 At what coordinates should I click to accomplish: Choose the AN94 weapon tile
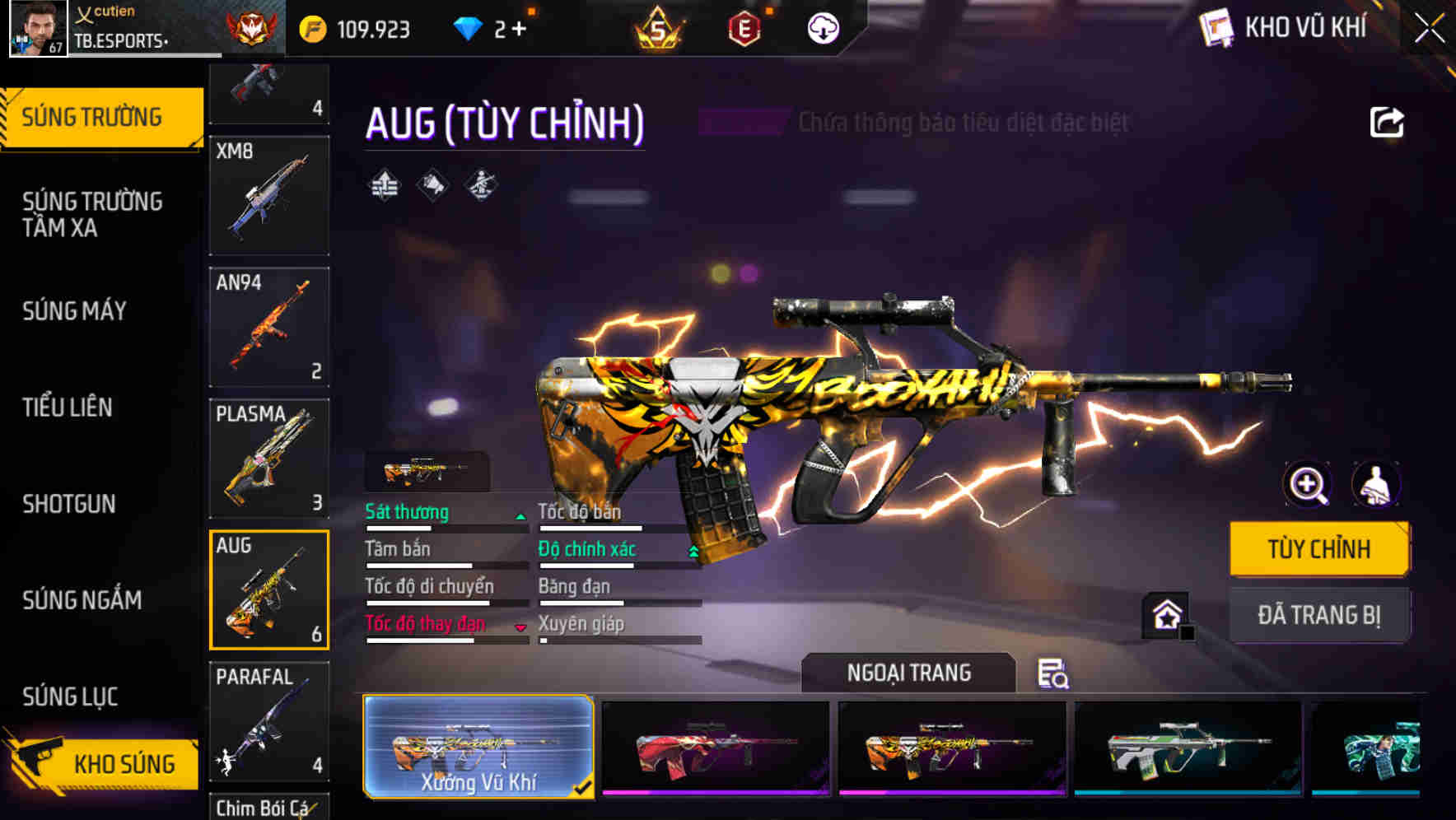269,327
